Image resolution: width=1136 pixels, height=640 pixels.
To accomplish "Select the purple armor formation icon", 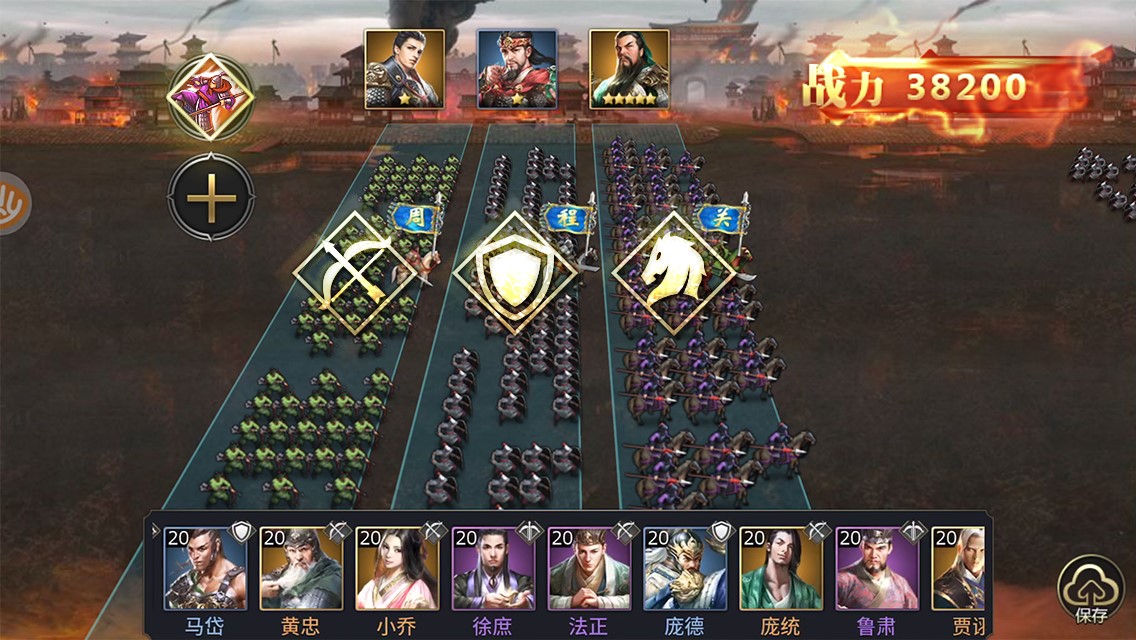I will tap(210, 97).
